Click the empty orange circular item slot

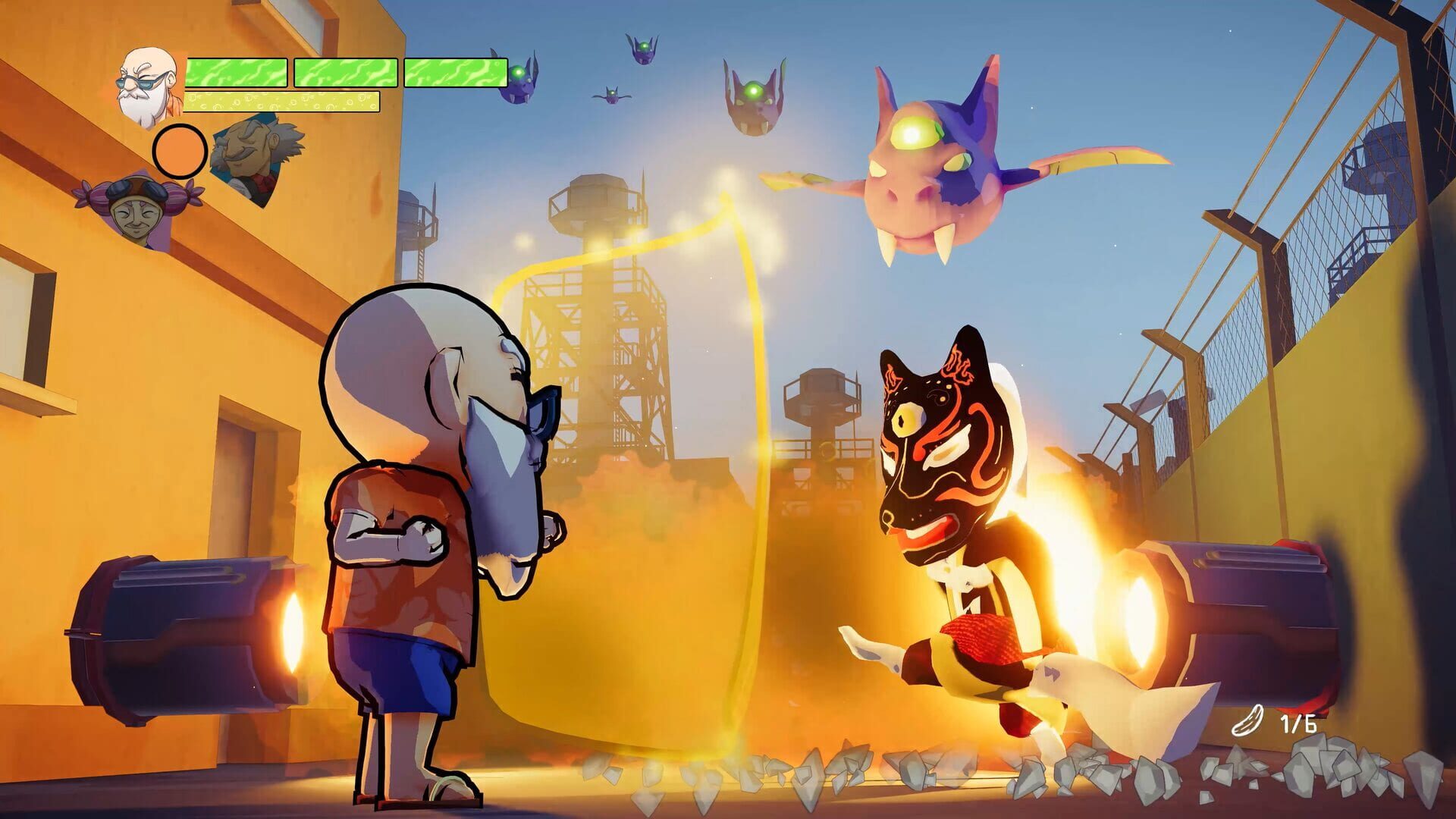point(180,152)
